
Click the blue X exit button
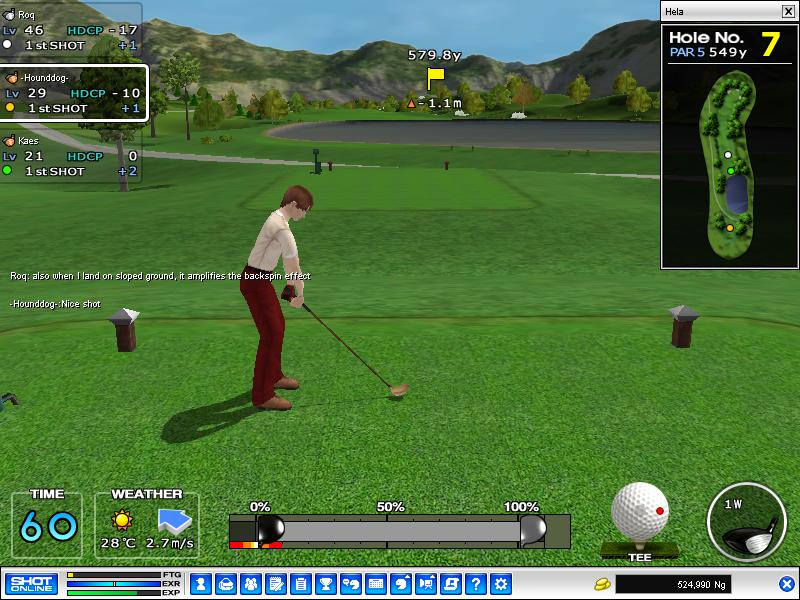point(787,584)
